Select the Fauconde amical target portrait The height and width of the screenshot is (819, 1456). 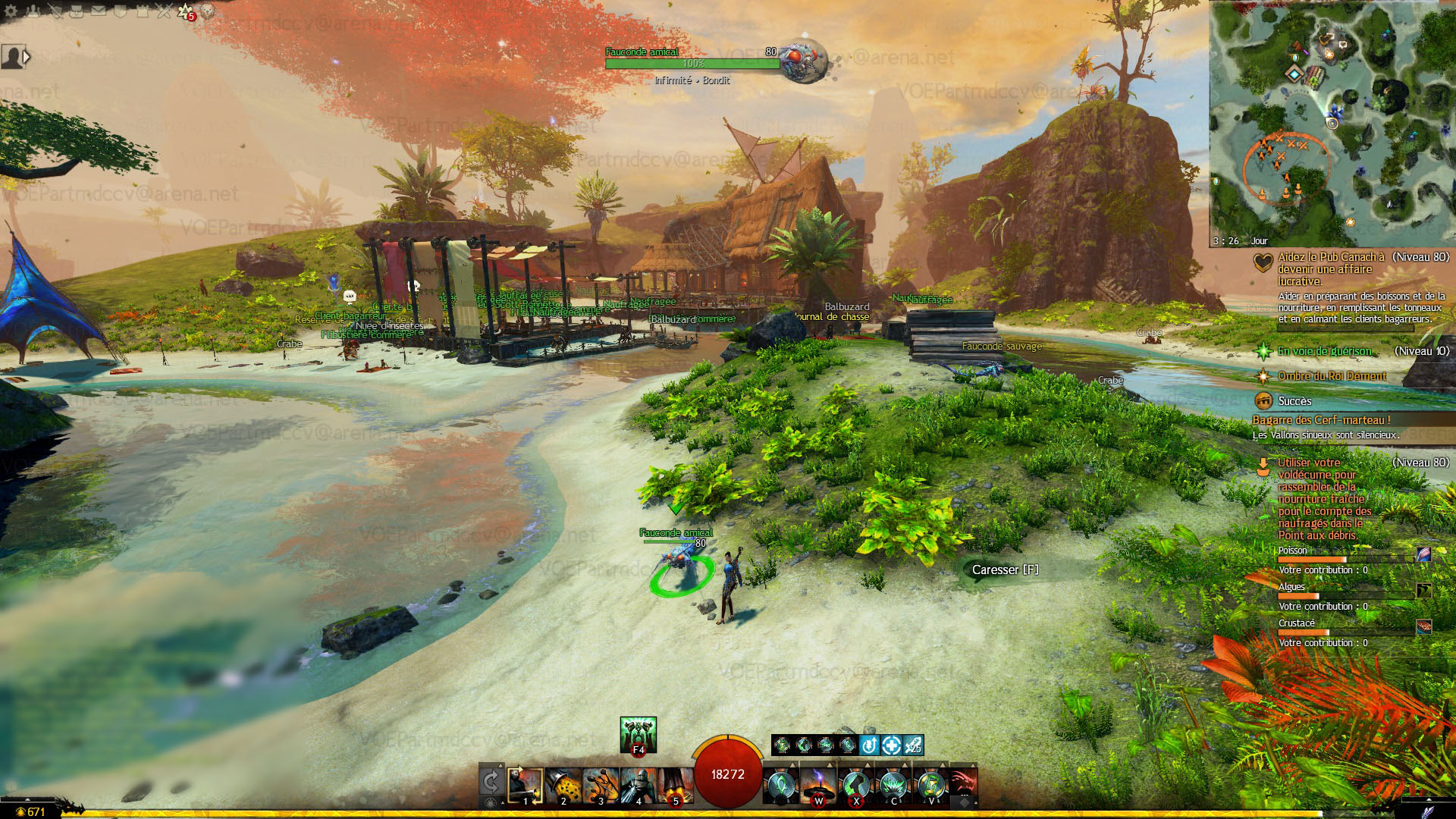pyautogui.click(x=803, y=59)
